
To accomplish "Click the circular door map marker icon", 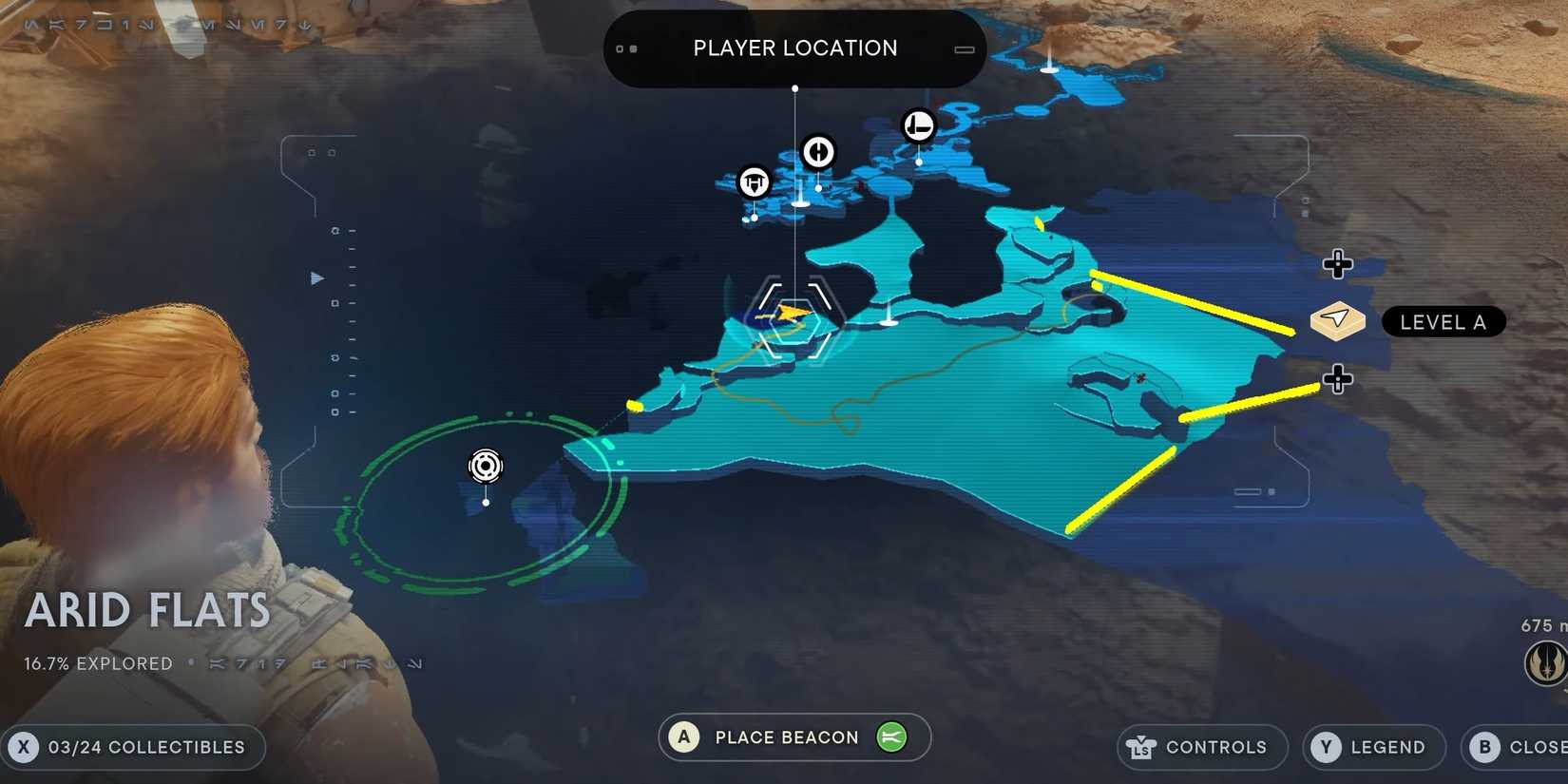I will click(818, 152).
